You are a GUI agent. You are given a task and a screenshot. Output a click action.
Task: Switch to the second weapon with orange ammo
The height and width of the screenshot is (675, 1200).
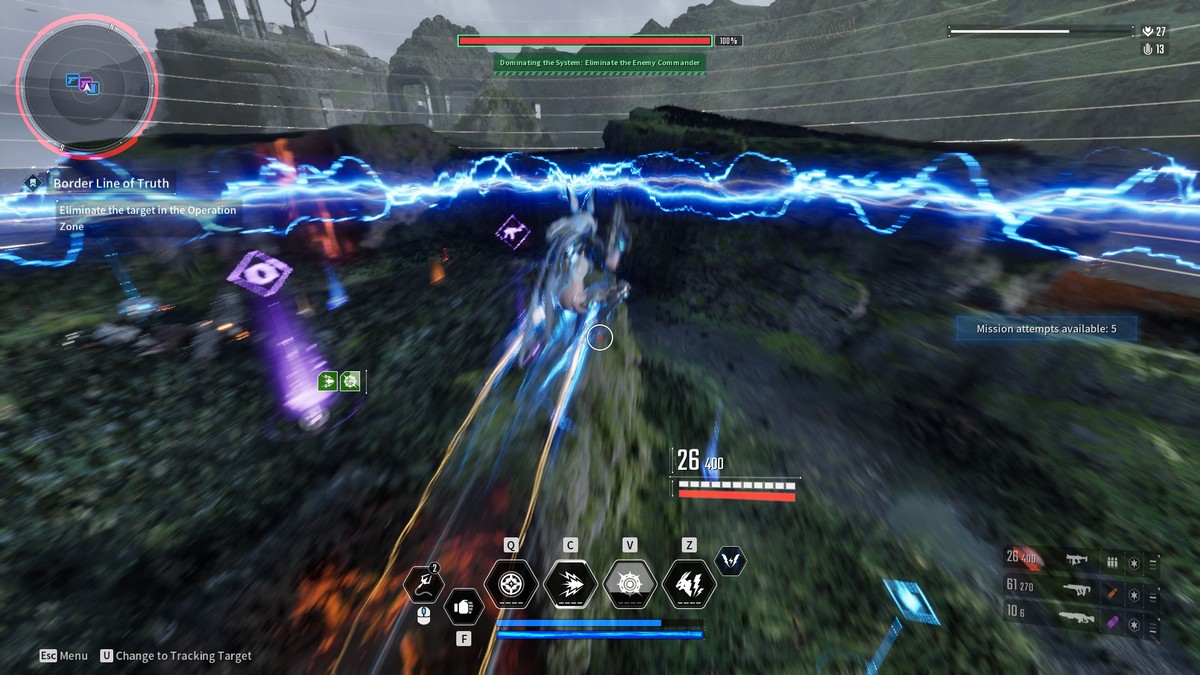1078,590
